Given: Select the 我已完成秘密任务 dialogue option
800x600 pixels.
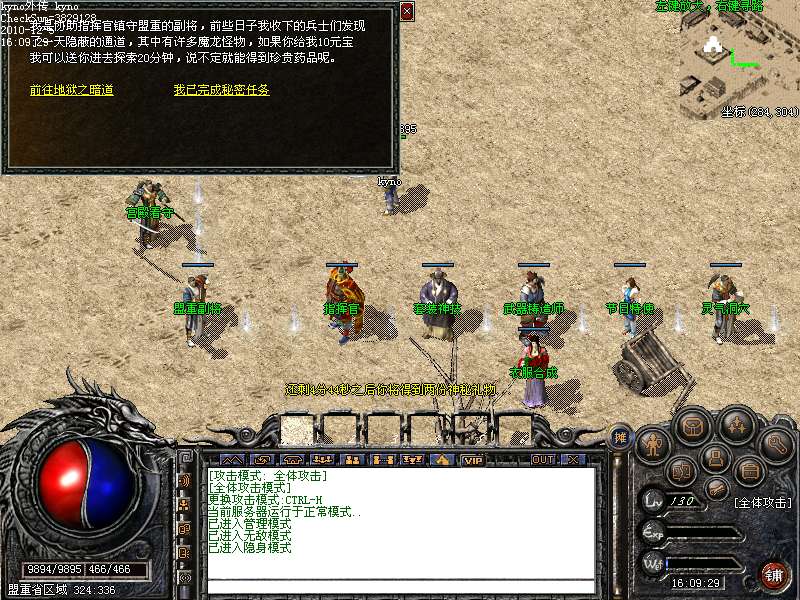Looking at the screenshot, I should (x=221, y=90).
